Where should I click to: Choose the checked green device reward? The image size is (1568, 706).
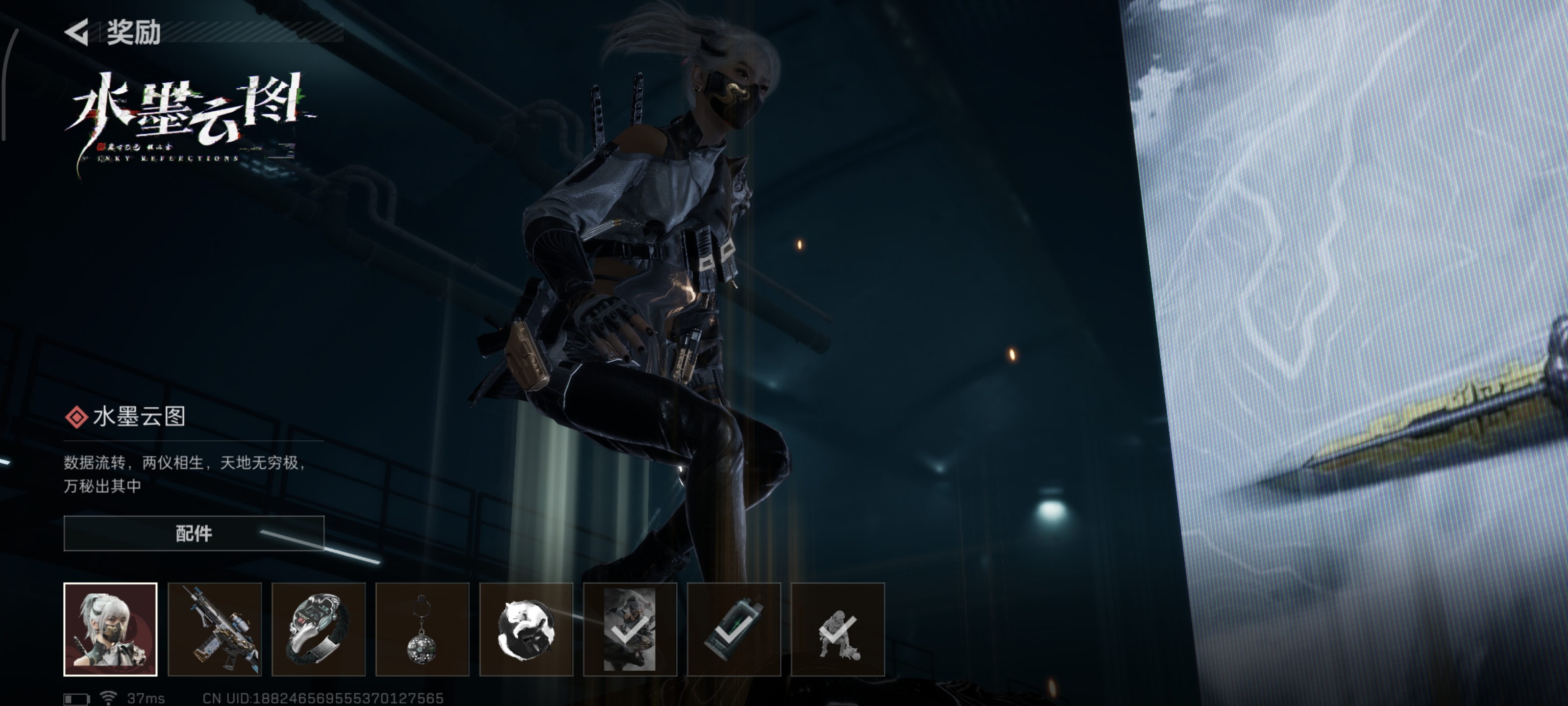coord(734,629)
